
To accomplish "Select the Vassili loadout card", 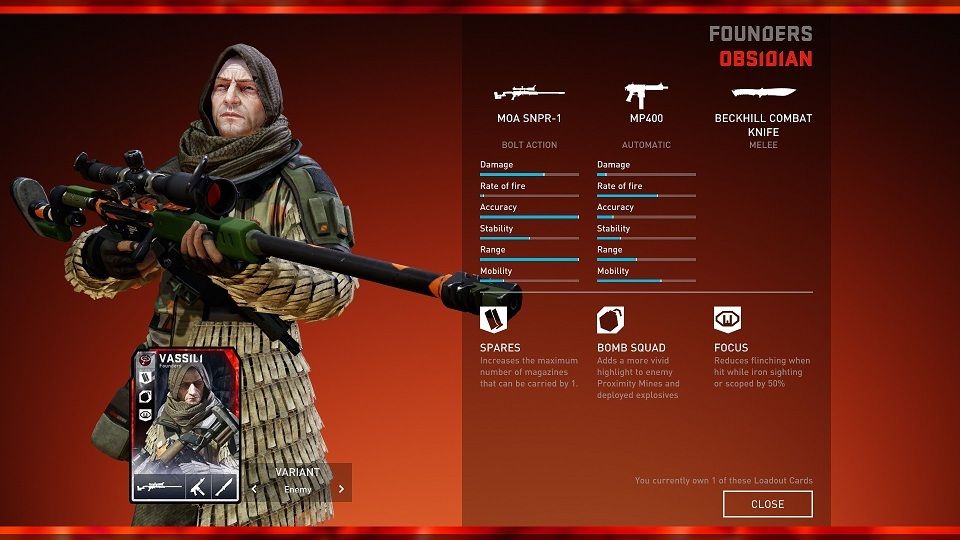I will (x=185, y=424).
